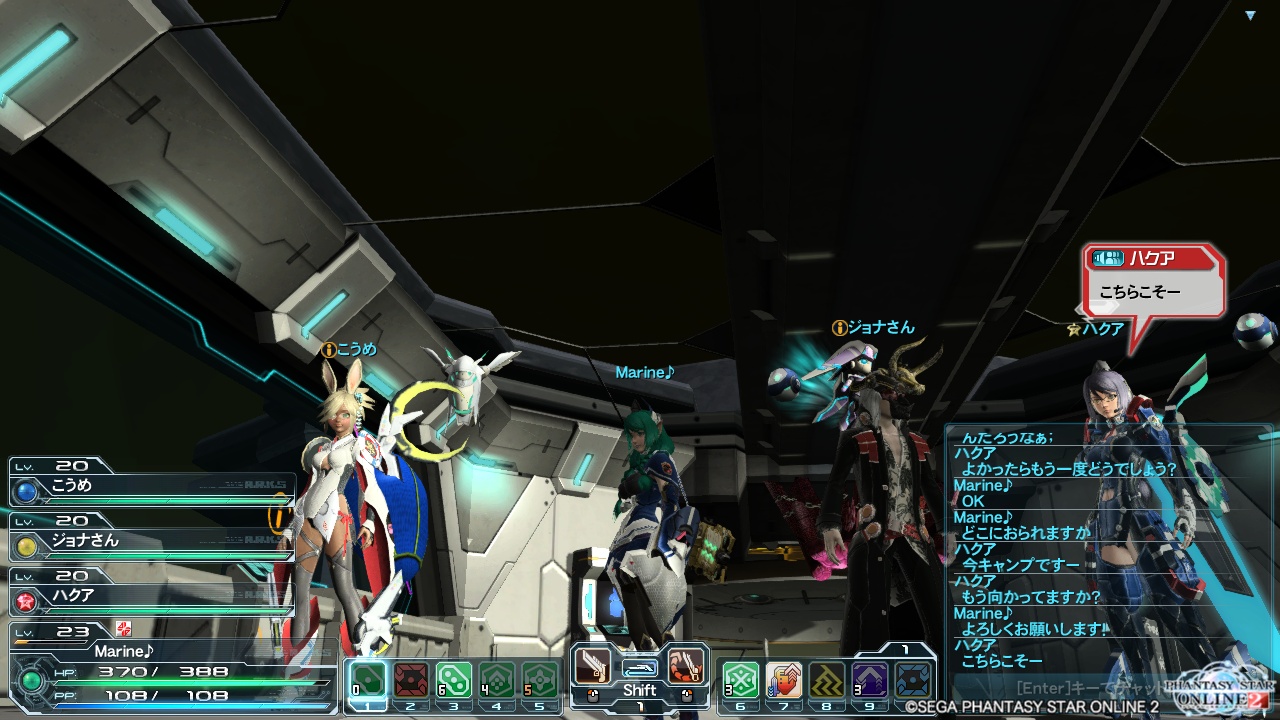Image resolution: width=1280 pixels, height=720 pixels.
Task: Use the item in hotbar slot 5
Action: point(540,680)
